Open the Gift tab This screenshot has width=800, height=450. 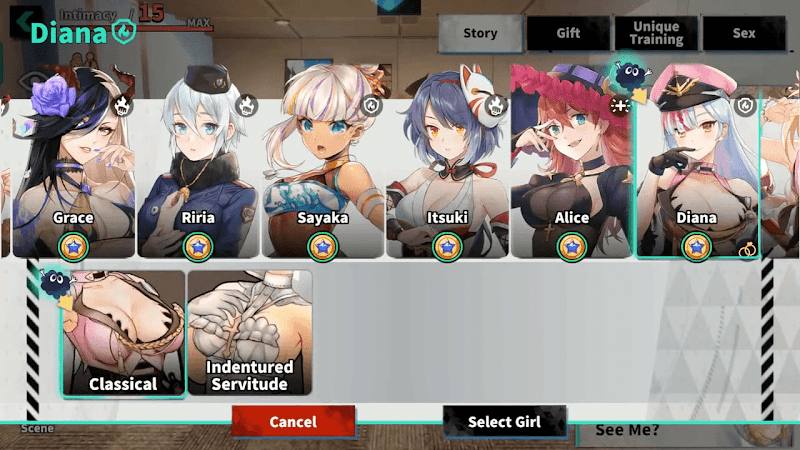pyautogui.click(x=568, y=33)
